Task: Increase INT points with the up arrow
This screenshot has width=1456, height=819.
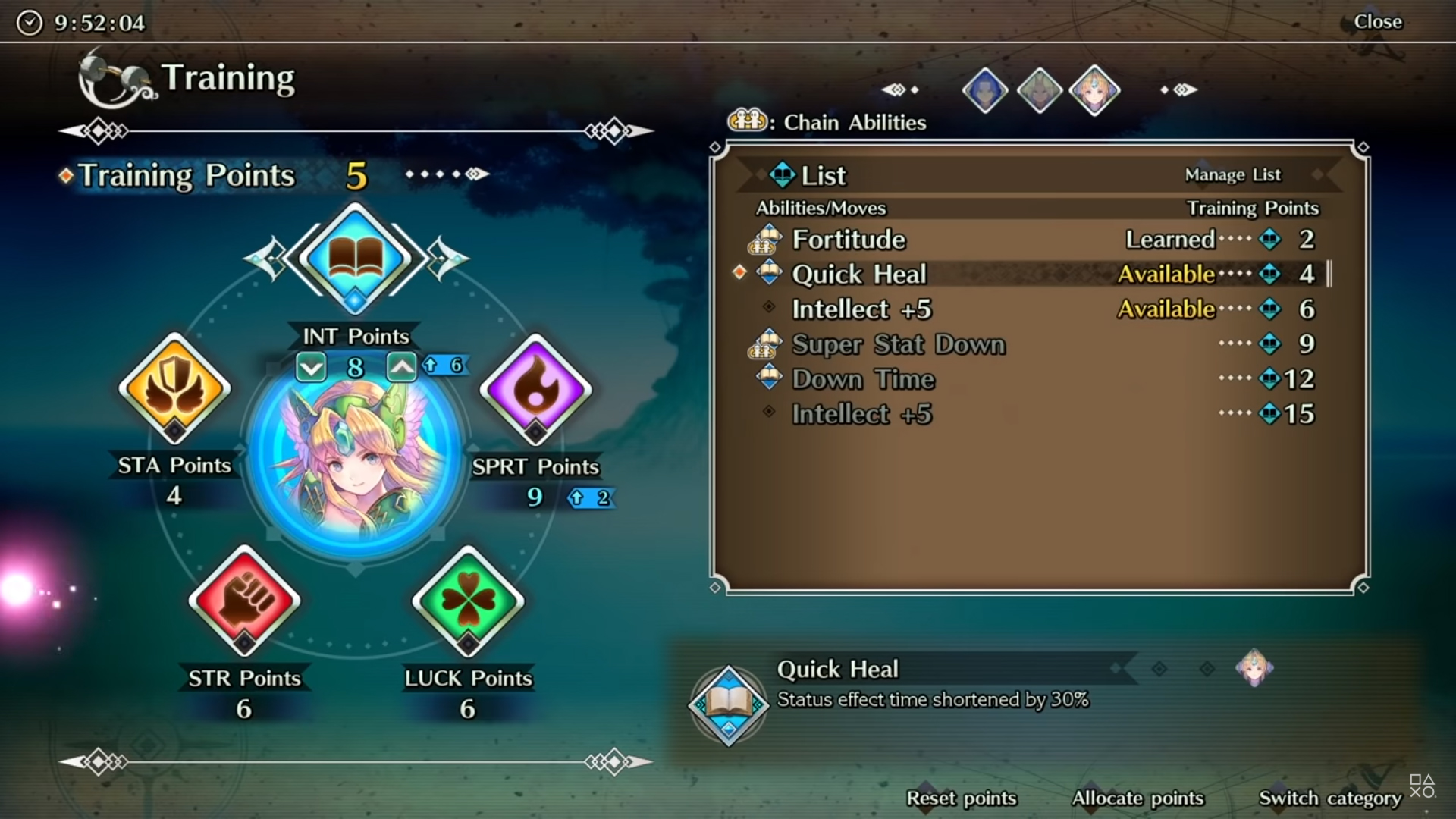Action: point(401,368)
